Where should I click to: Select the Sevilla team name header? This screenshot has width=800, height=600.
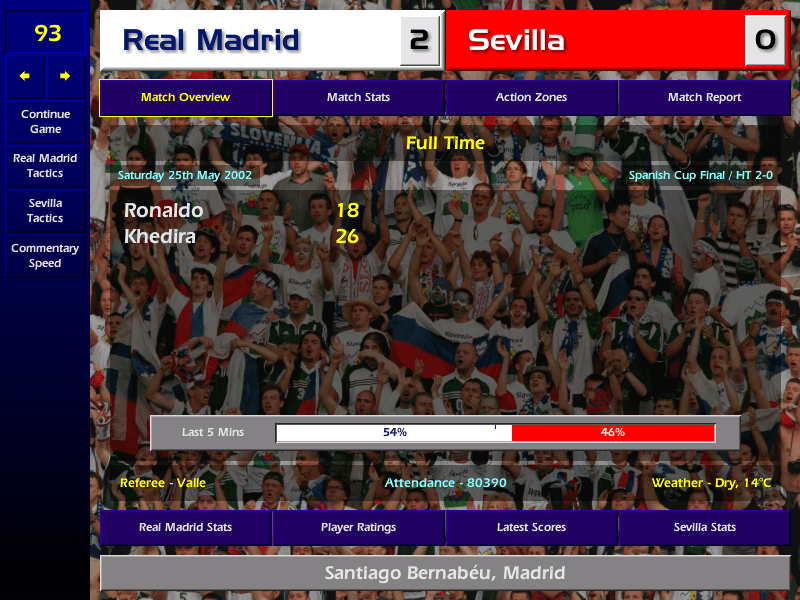[516, 41]
